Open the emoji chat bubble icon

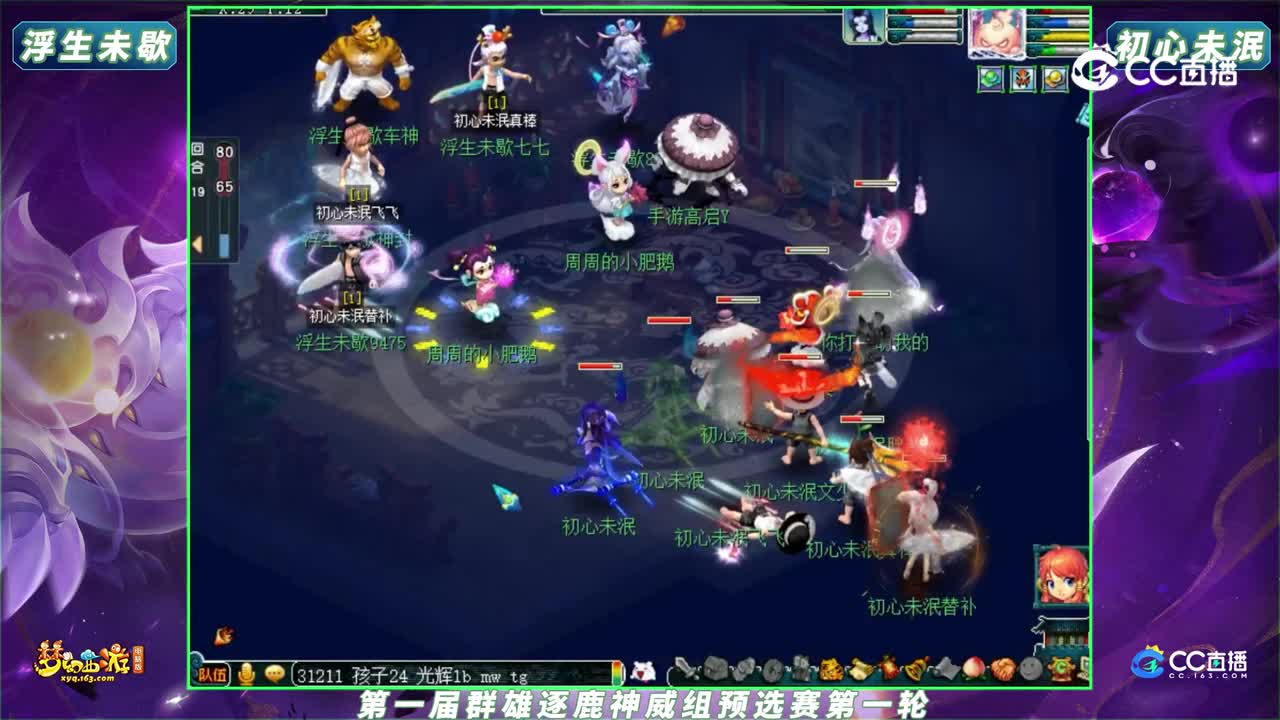point(273,673)
